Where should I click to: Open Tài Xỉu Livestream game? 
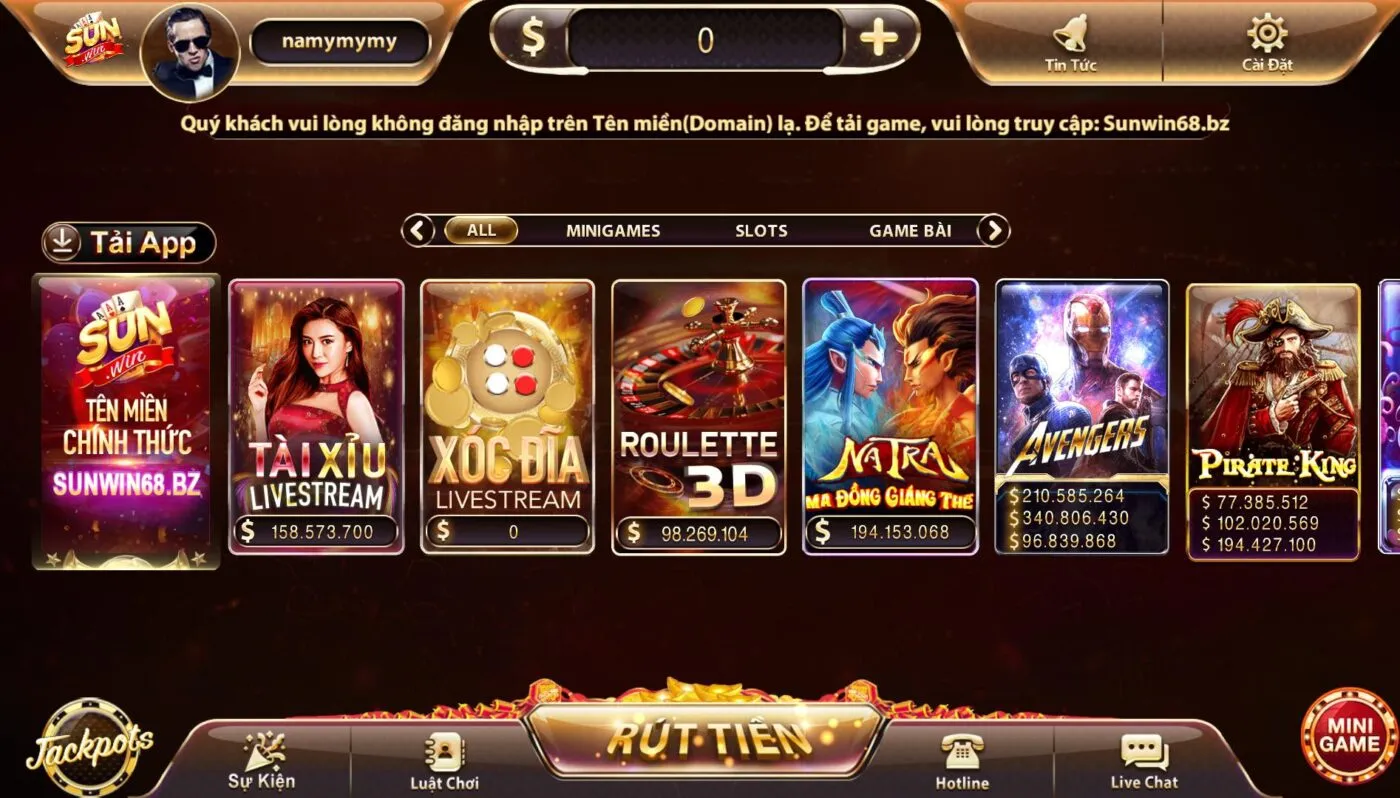pos(314,415)
